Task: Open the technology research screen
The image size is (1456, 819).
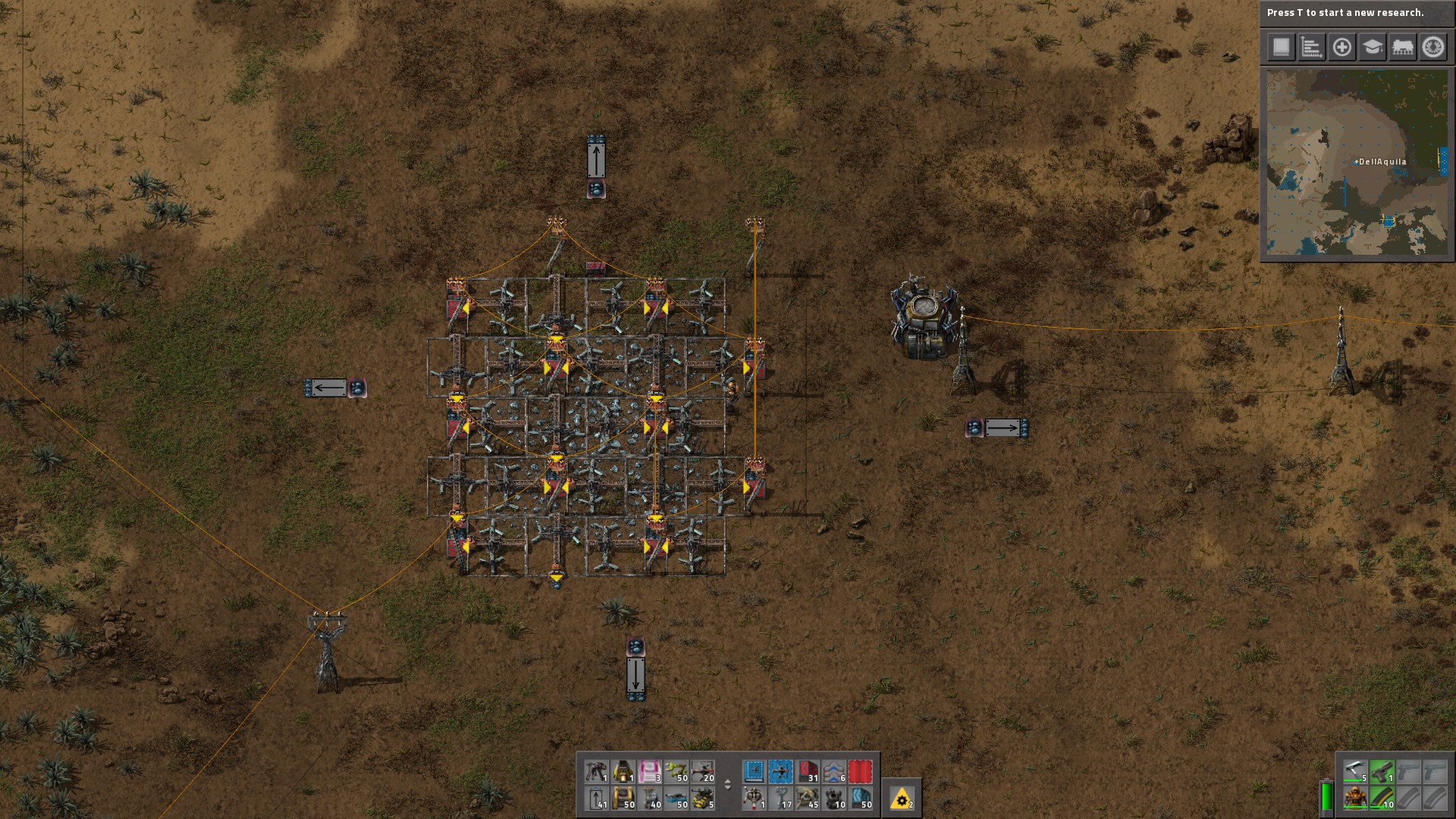Action: tap(1372, 47)
